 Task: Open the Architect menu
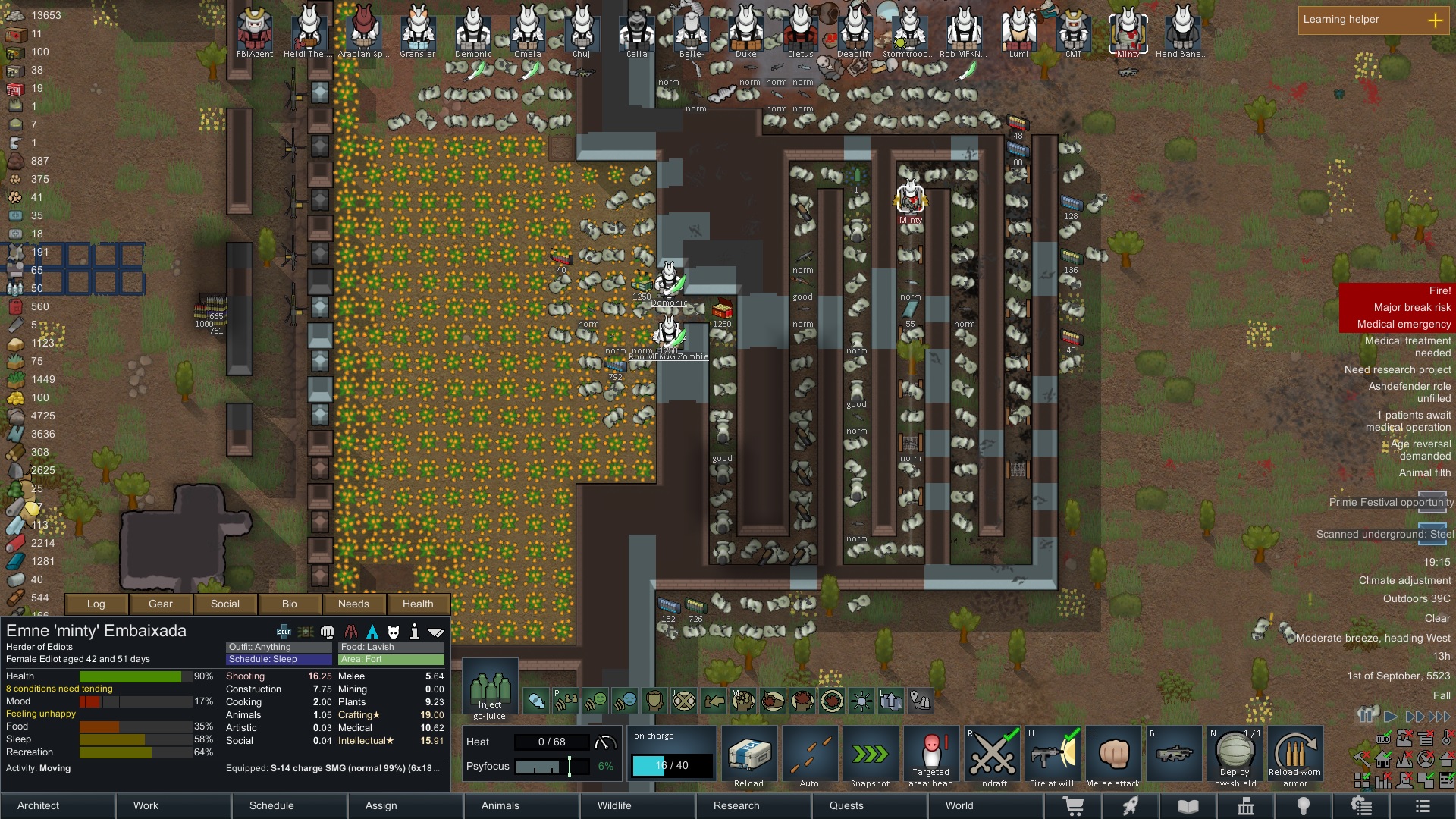coord(39,805)
